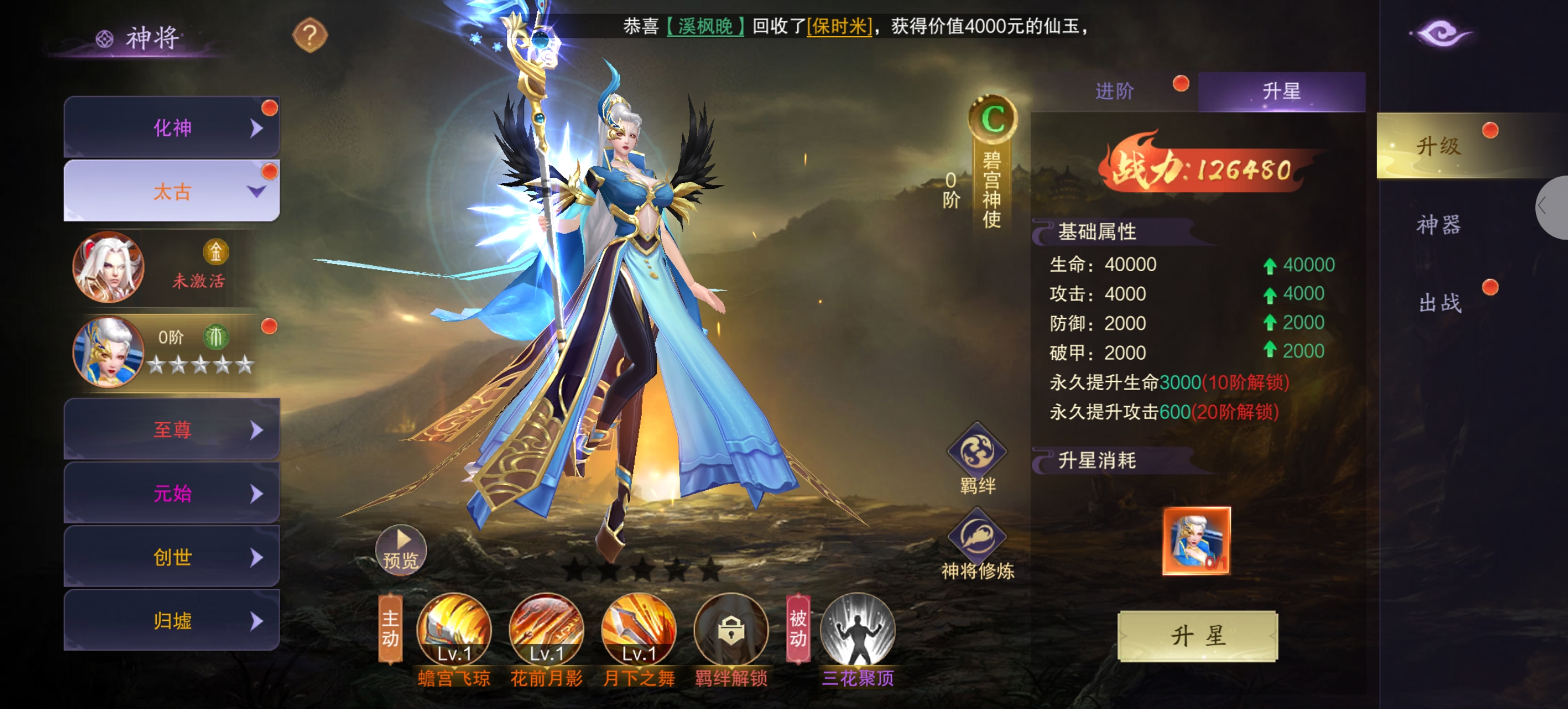The height and width of the screenshot is (709, 1568).
Task: Play the 预览 preview
Action: tap(401, 550)
